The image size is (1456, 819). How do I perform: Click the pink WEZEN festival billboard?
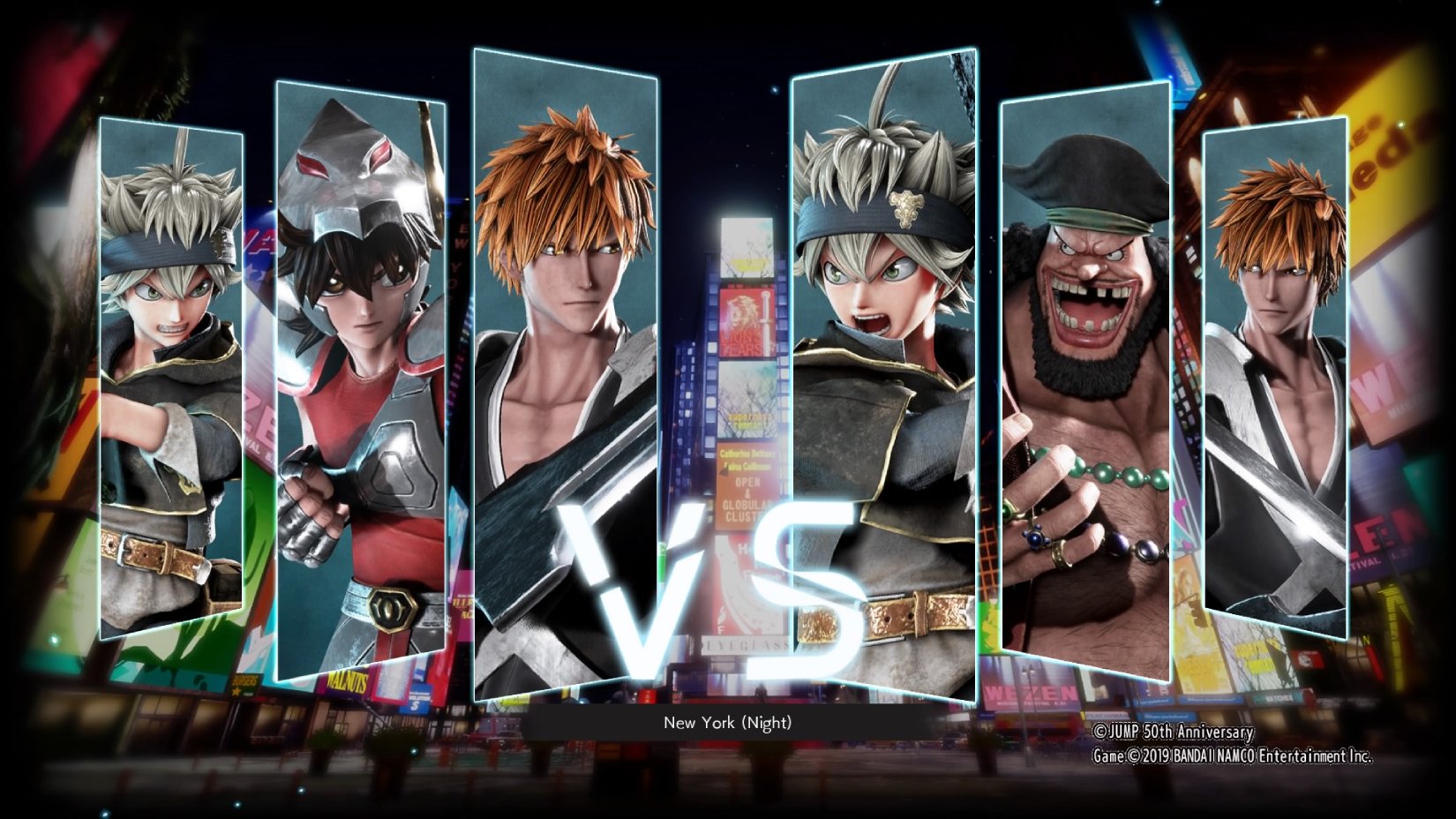1030,691
